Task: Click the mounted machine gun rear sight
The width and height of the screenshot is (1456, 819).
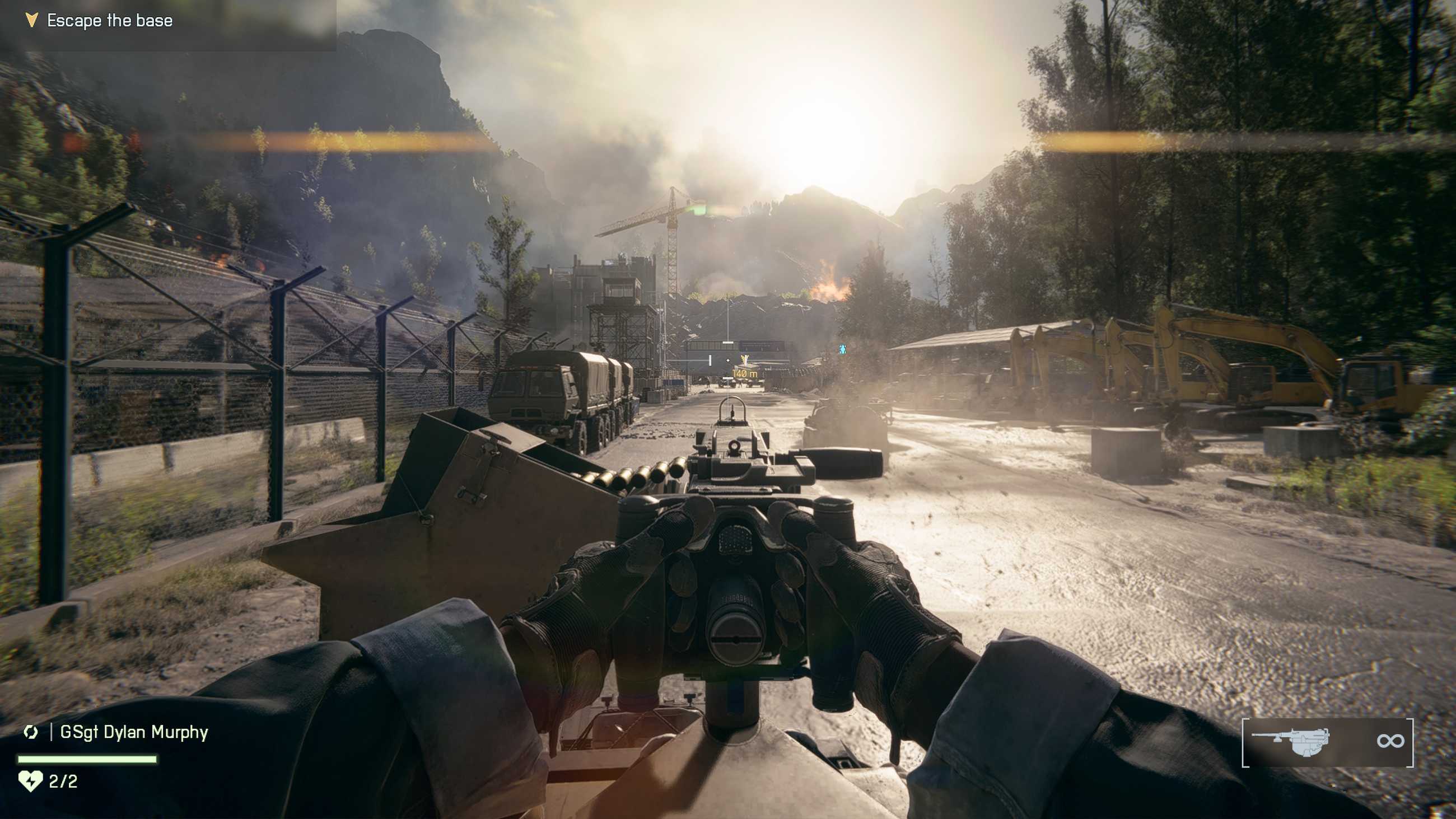Action: coord(735,447)
